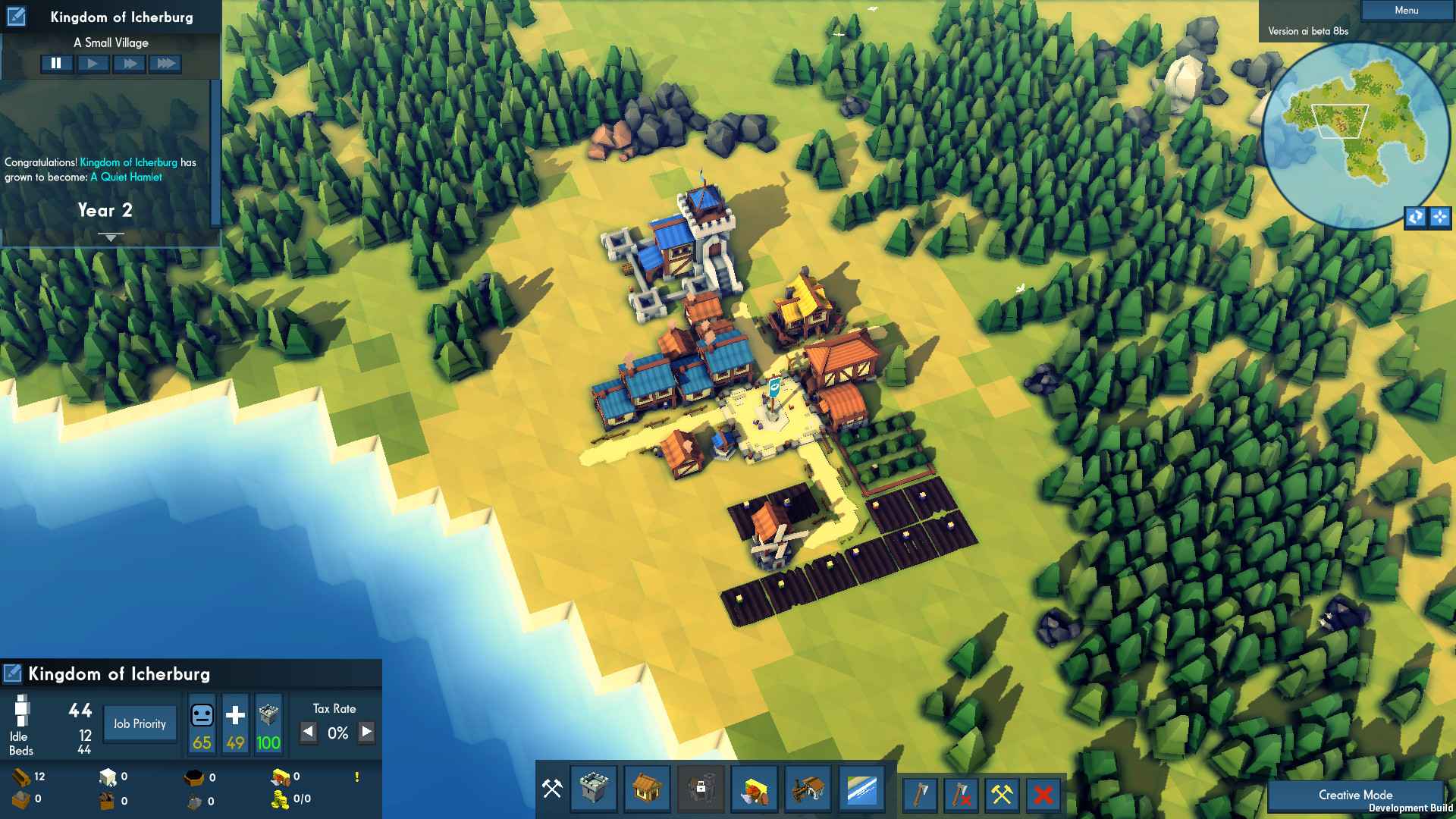
Task: Open the town buildings house icon
Action: coord(647,790)
